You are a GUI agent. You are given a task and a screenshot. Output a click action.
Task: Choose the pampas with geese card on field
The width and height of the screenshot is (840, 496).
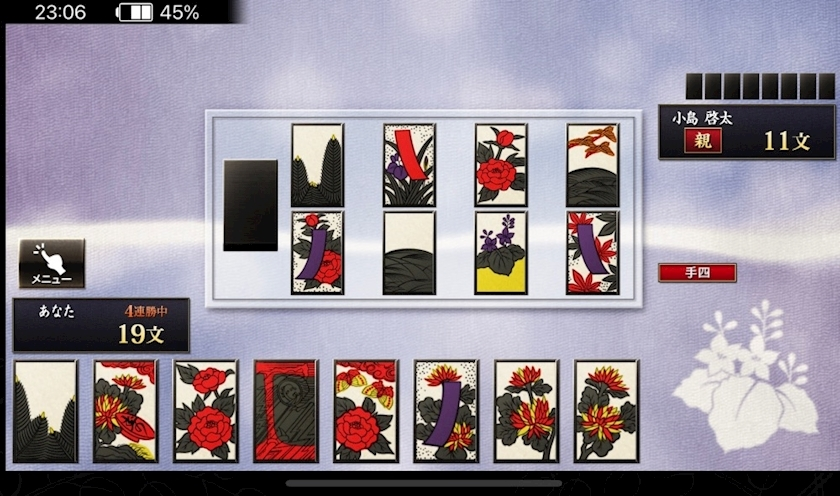[592, 165]
